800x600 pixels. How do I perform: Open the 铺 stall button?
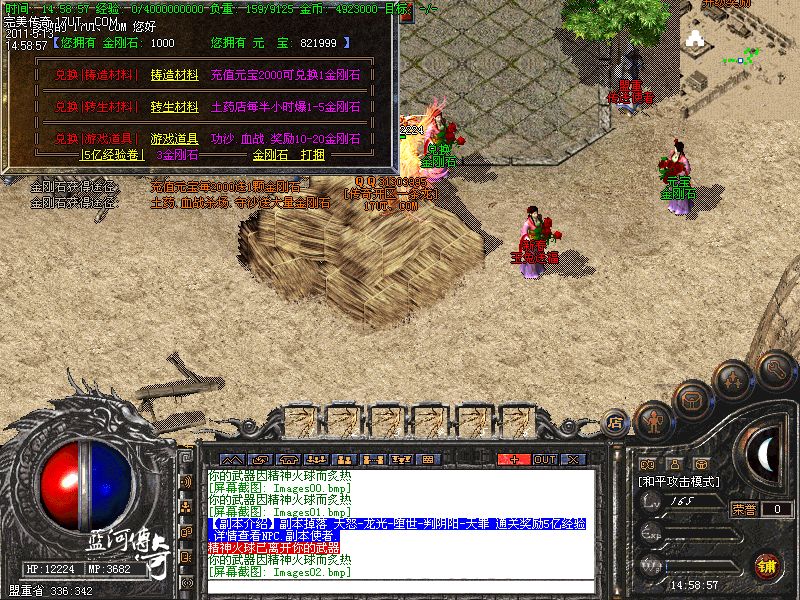pyautogui.click(x=765, y=565)
